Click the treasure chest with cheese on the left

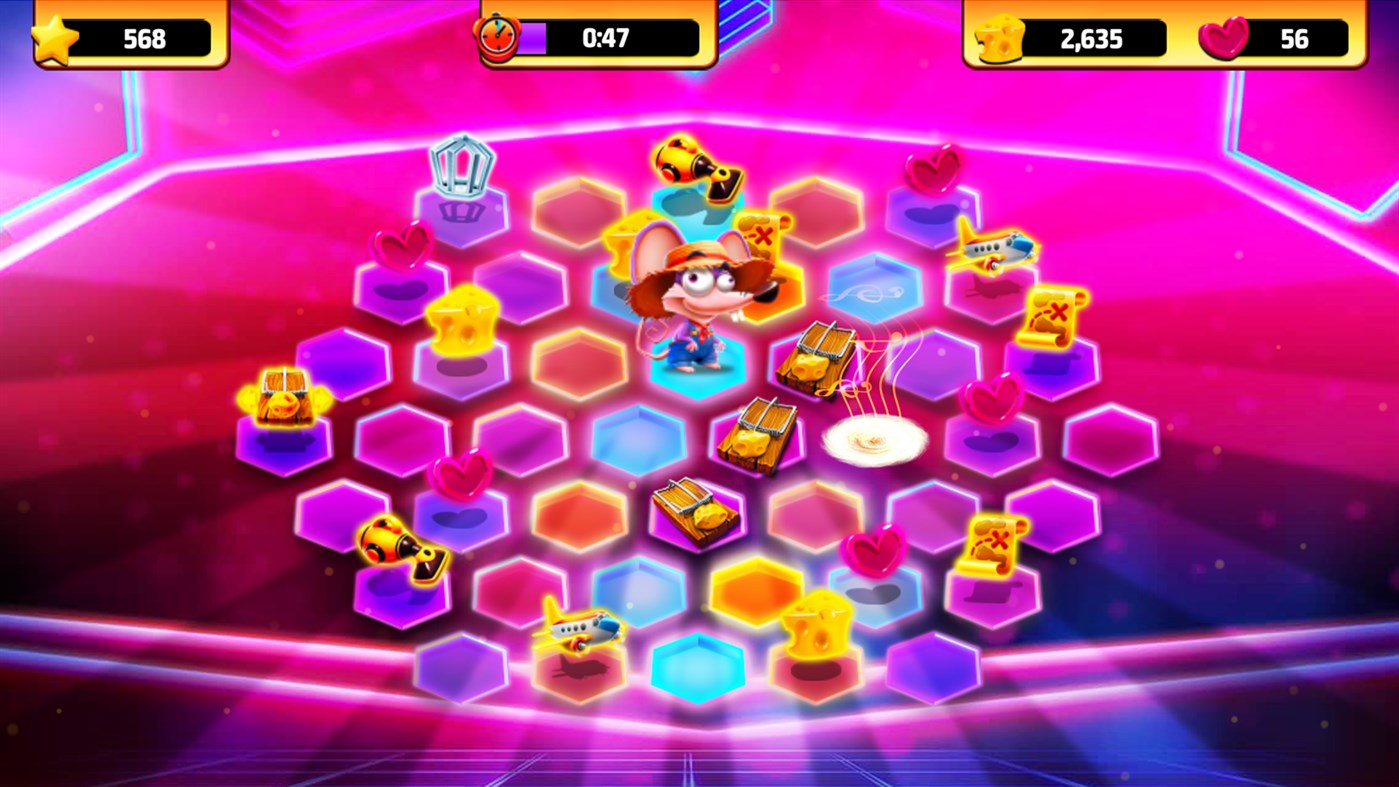(285, 395)
